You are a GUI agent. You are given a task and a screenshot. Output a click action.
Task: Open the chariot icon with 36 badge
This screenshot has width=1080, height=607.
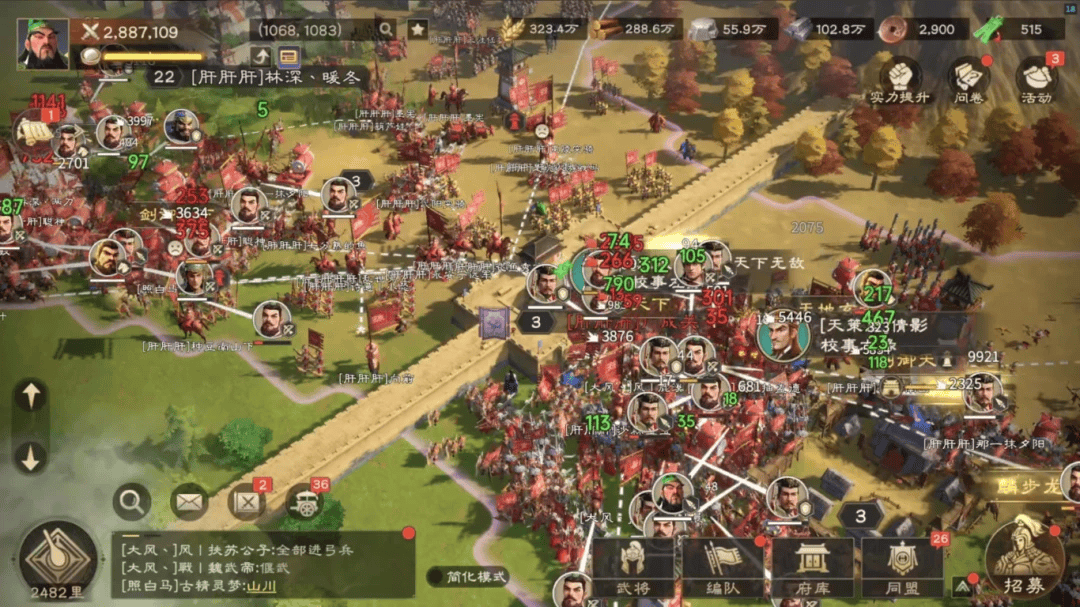tap(305, 501)
